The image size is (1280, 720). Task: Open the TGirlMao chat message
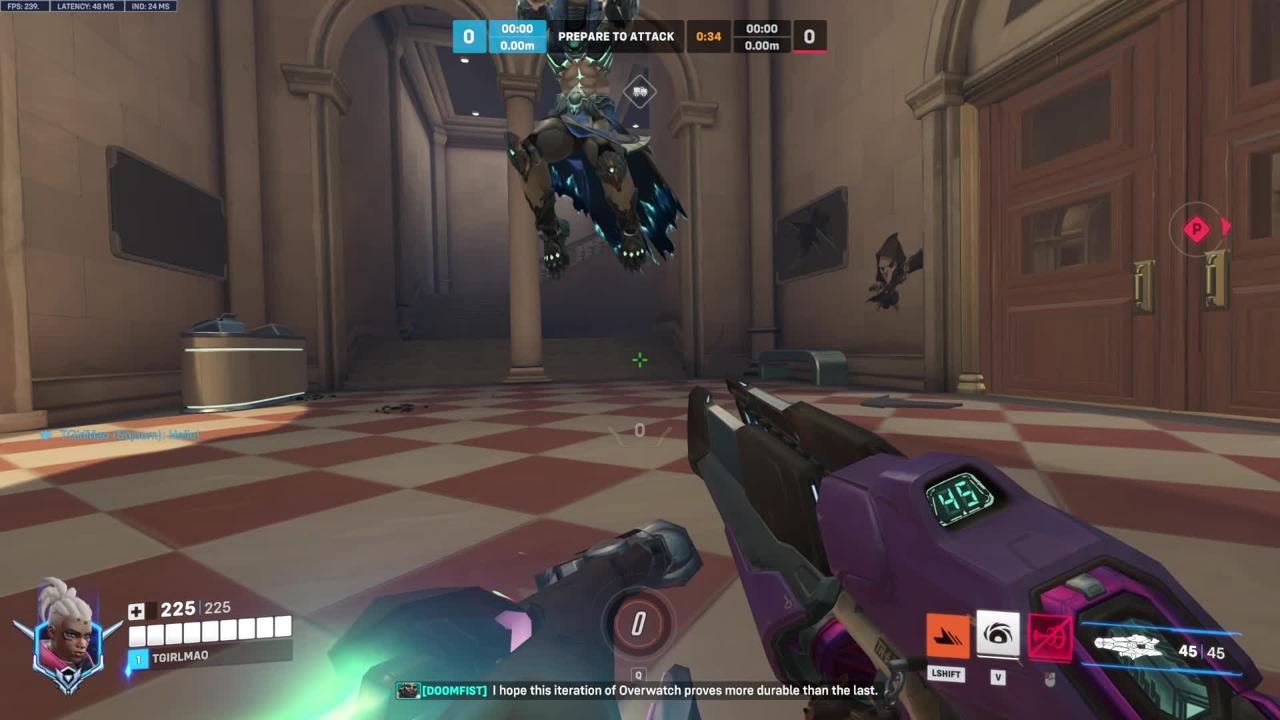[x=122, y=435]
